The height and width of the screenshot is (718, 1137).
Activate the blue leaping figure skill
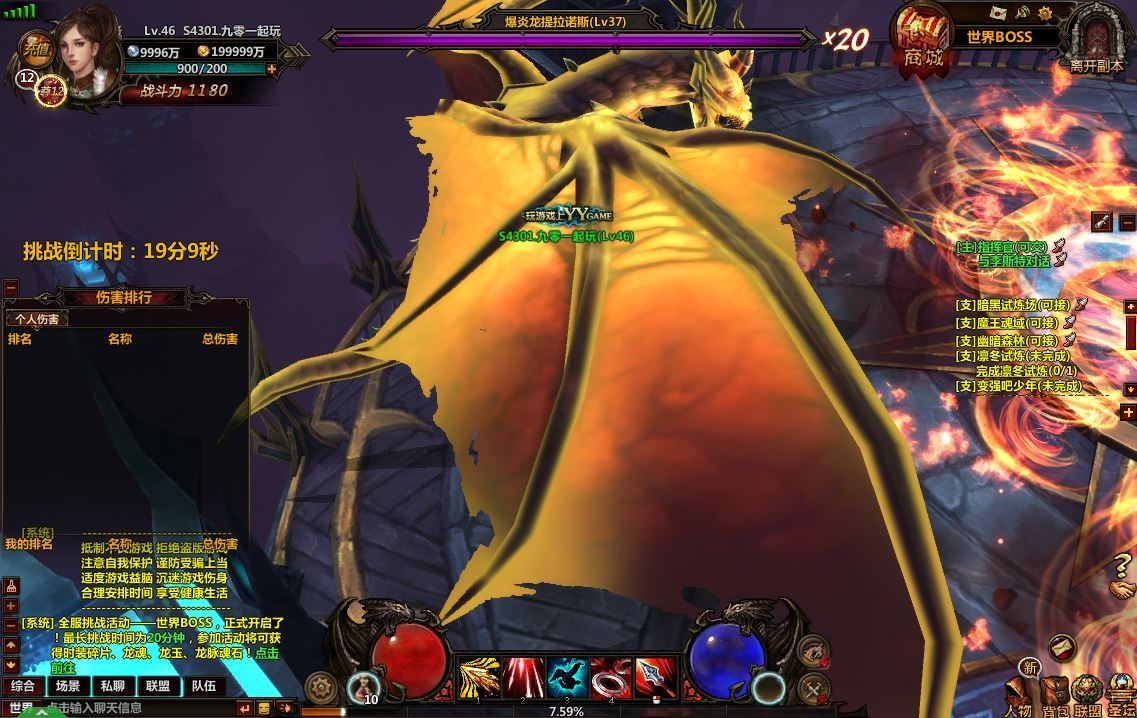tap(567, 677)
